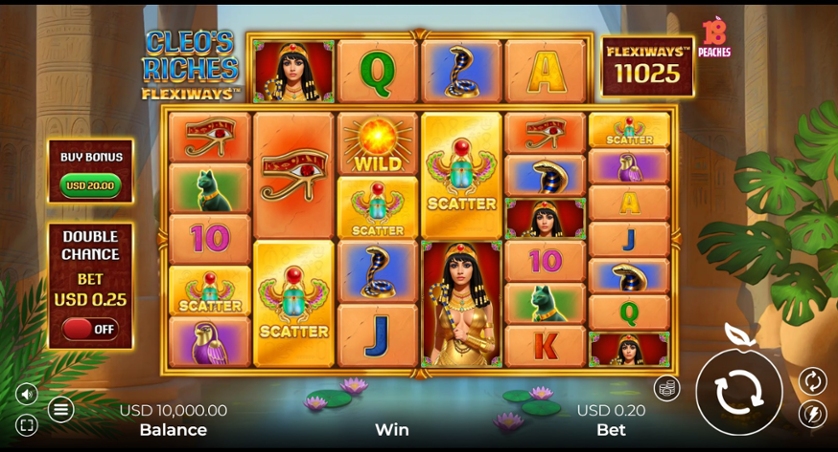Toggle the Double Chance switch on
This screenshot has width=838, height=452.
tap(90, 328)
